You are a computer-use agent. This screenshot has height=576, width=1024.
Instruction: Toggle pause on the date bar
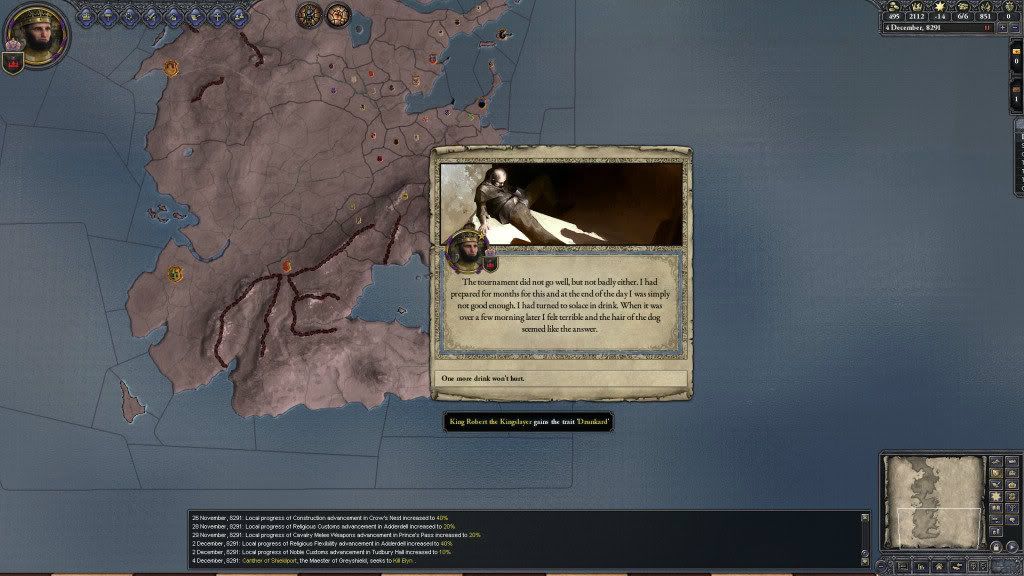click(988, 28)
